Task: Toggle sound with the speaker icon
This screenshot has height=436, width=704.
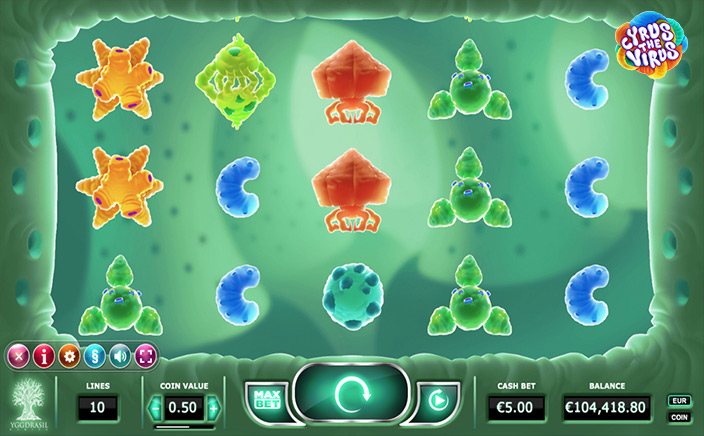Action: 120,355
